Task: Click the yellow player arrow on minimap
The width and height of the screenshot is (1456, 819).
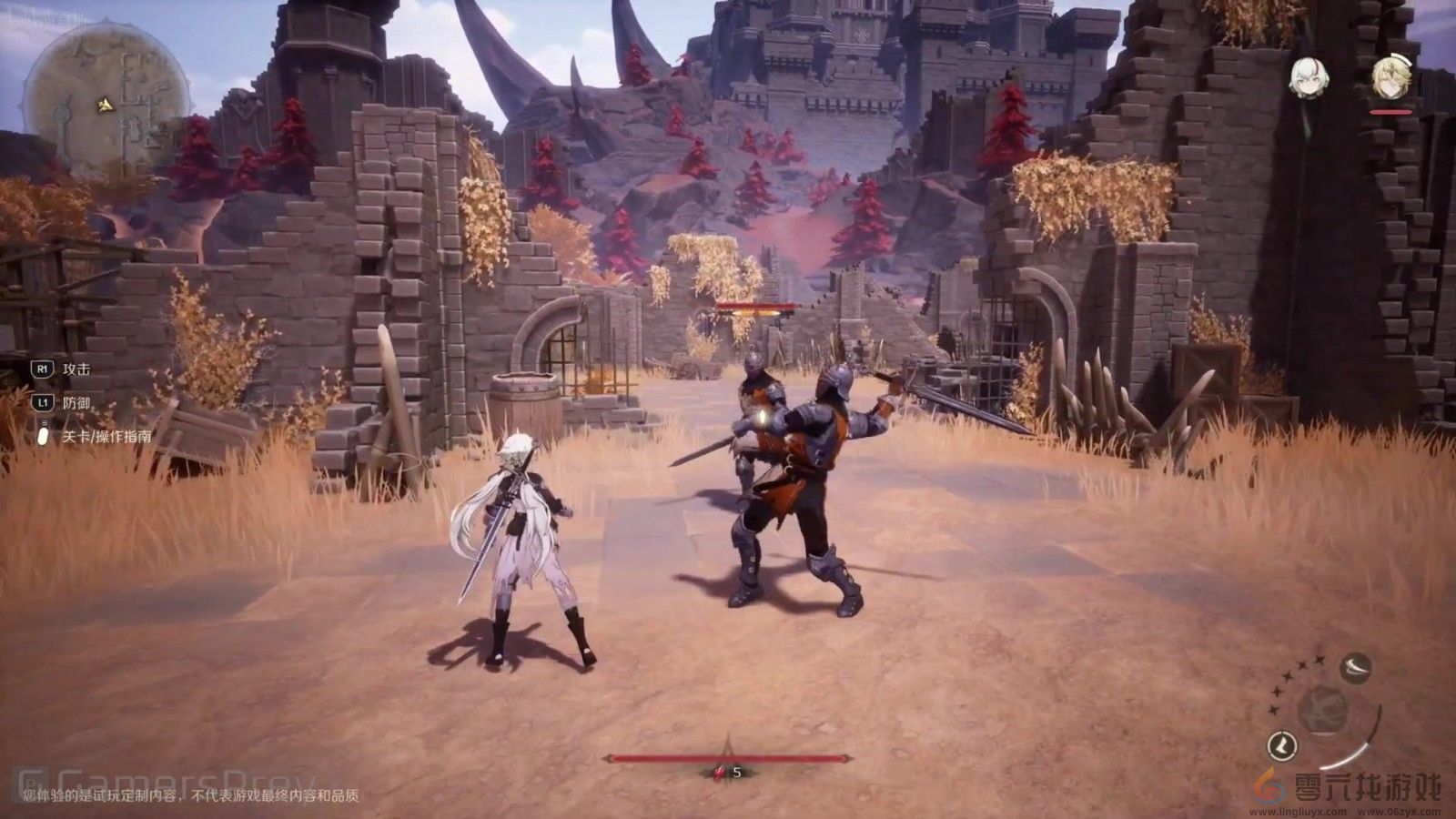Action: 107,106
